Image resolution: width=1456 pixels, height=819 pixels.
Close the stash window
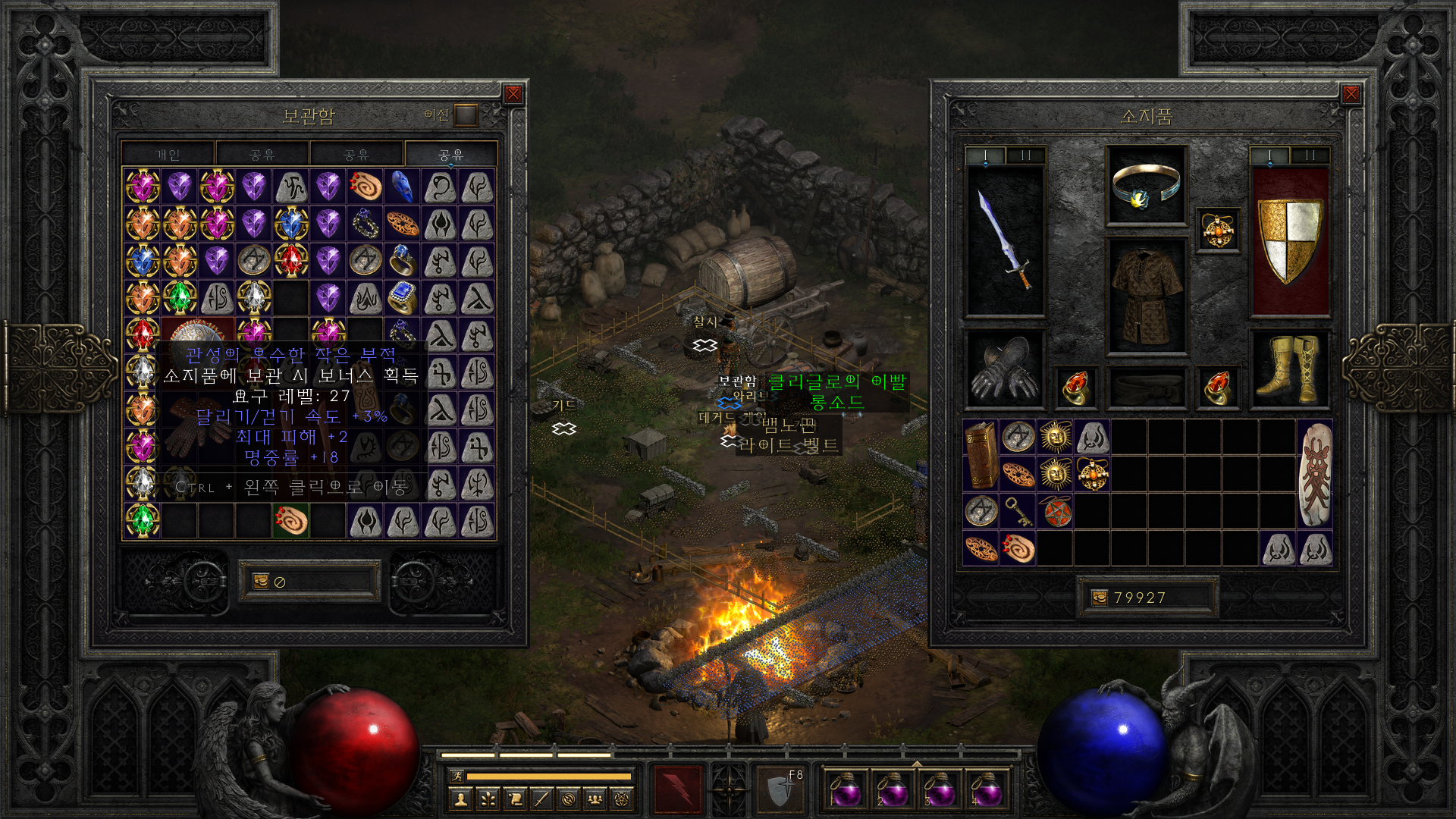point(513,94)
